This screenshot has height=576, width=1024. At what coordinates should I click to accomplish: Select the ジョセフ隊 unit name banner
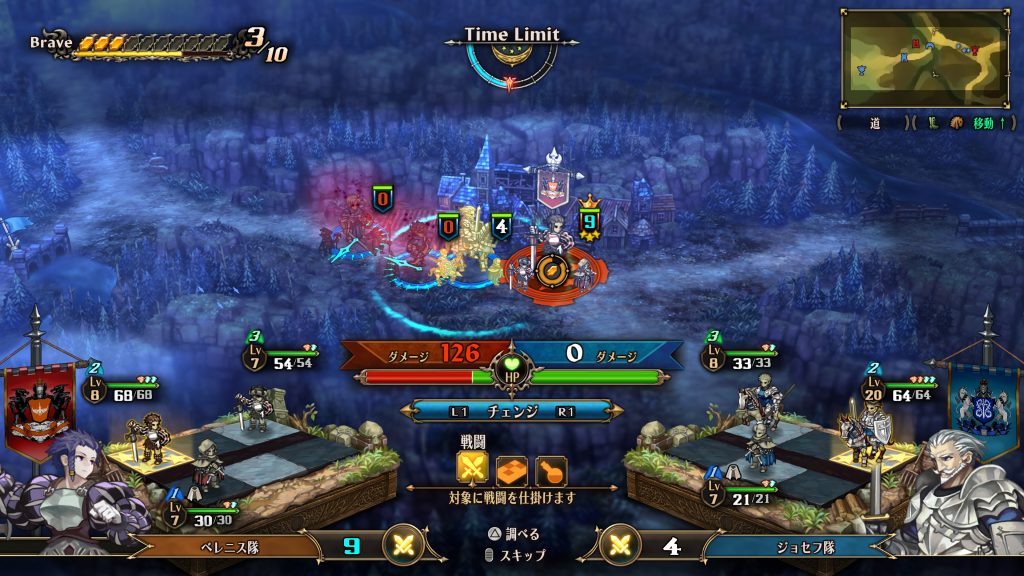792,546
